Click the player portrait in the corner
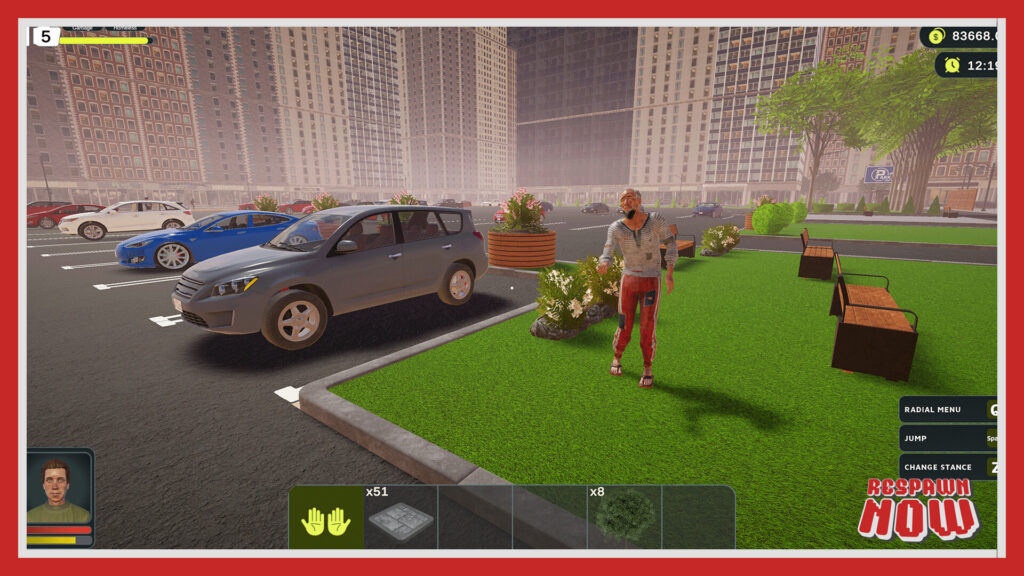 click(x=59, y=491)
